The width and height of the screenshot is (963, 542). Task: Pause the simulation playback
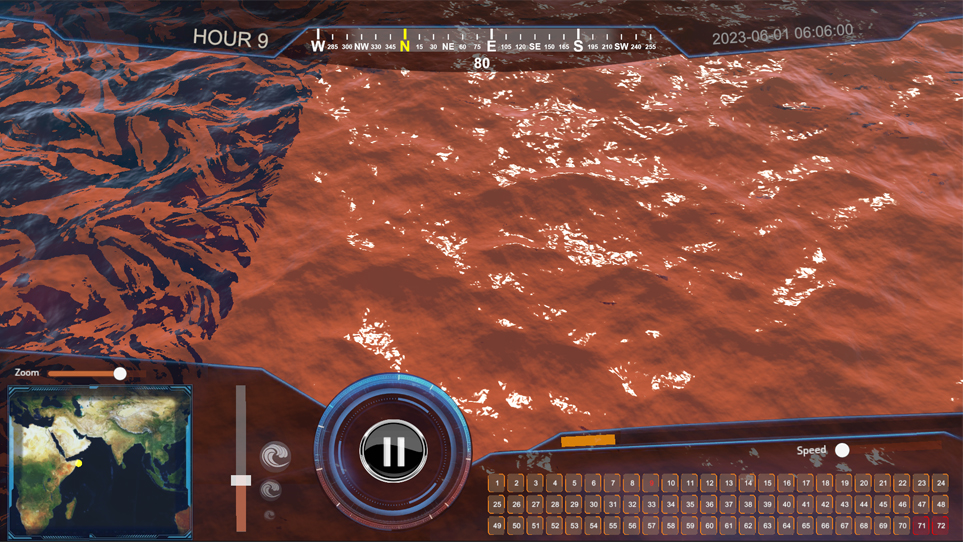393,451
